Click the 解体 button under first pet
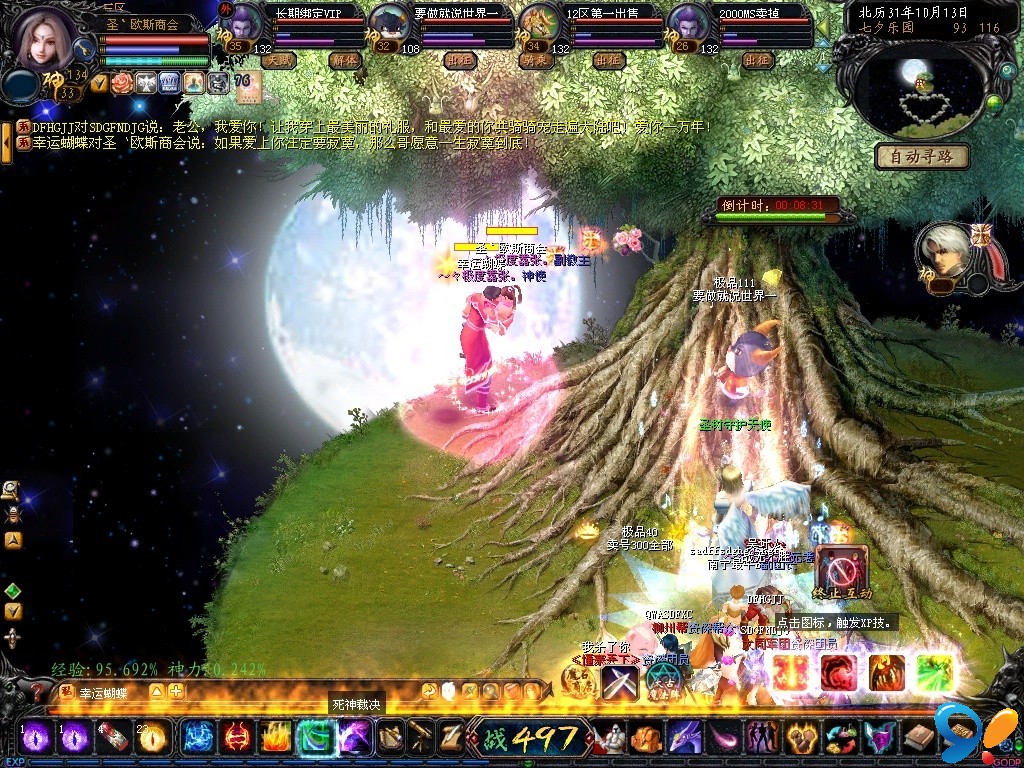 (343, 60)
